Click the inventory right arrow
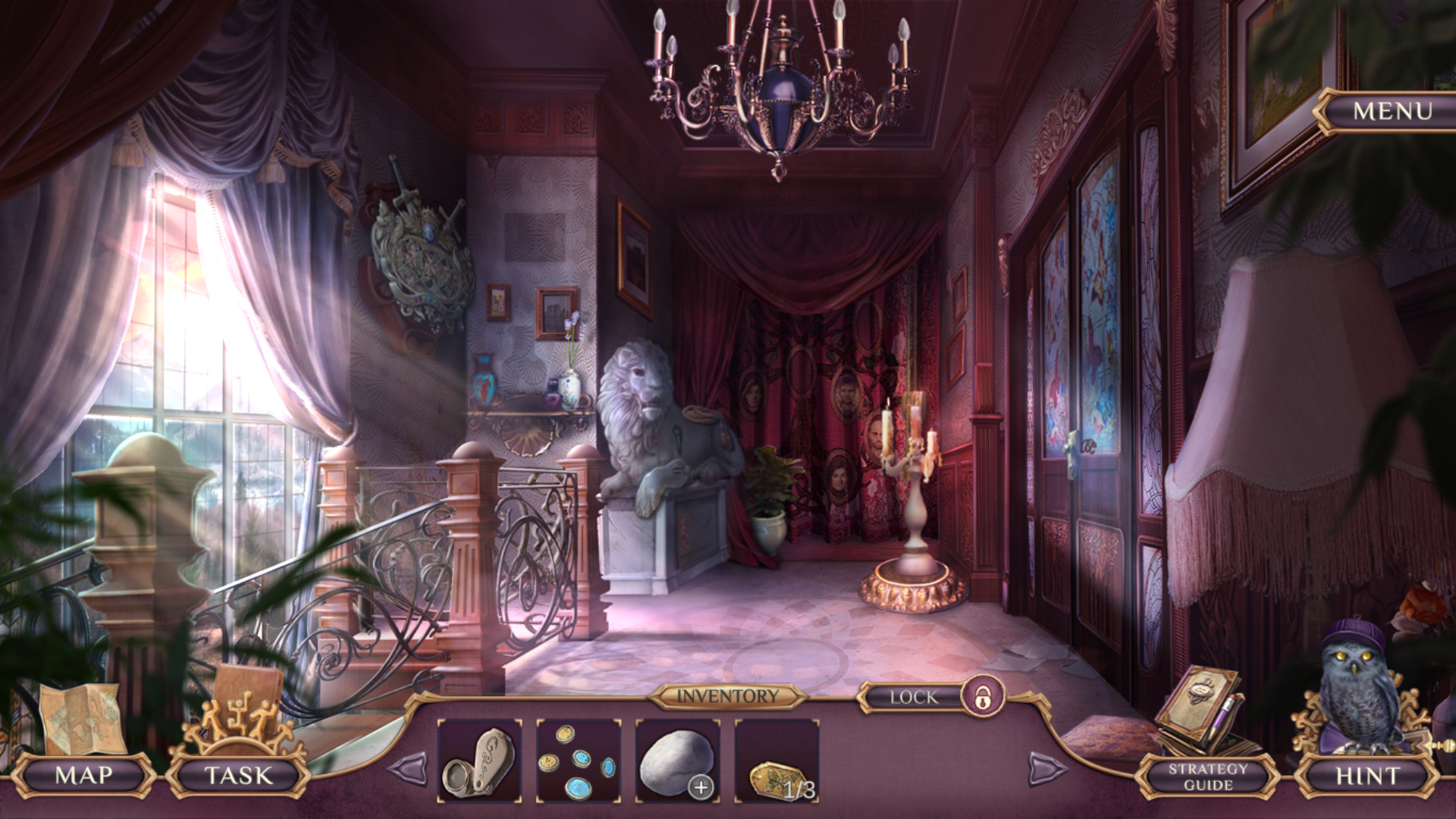The height and width of the screenshot is (819, 1456). [x=1047, y=769]
